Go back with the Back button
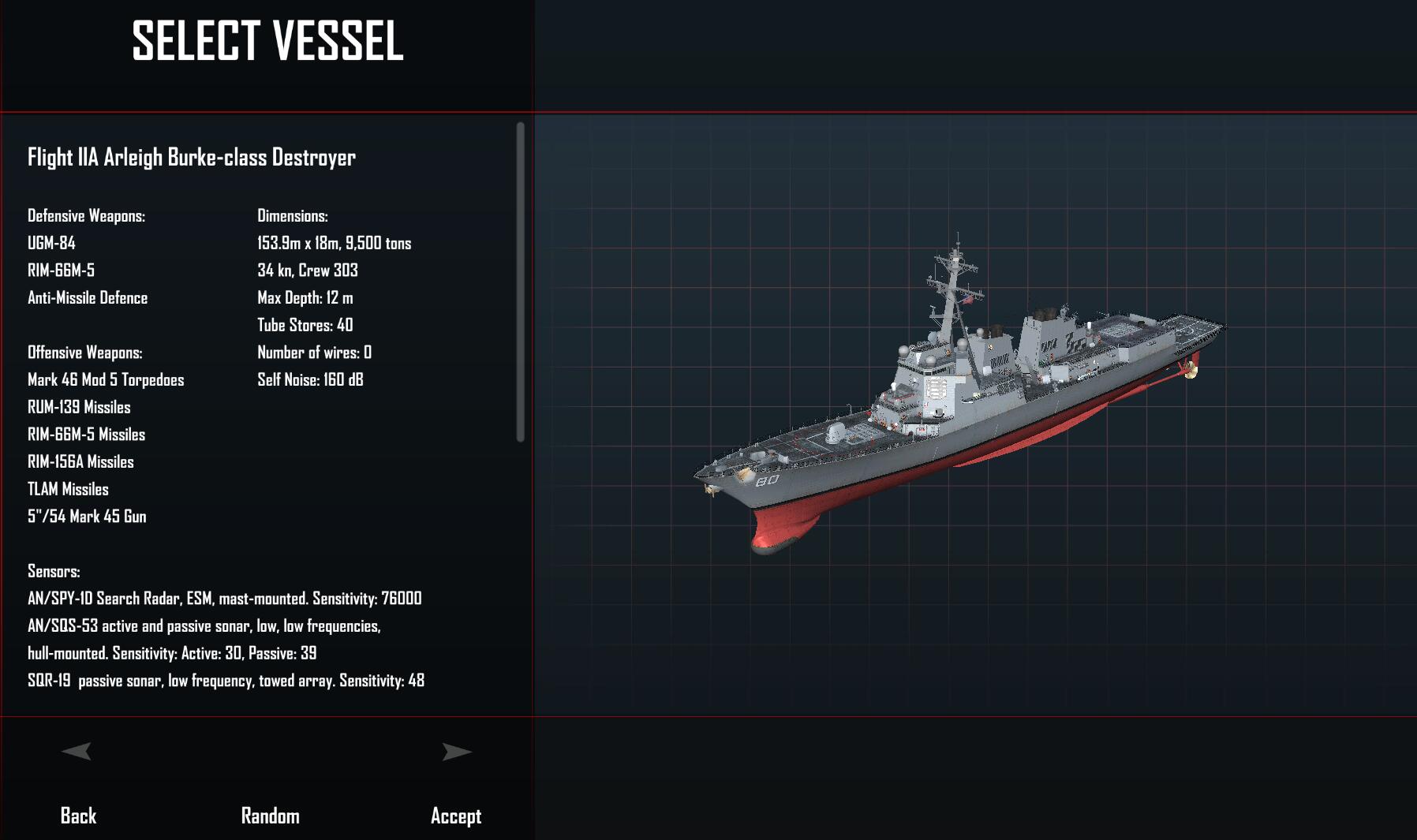Screen dimensions: 1417x840 pos(78,816)
